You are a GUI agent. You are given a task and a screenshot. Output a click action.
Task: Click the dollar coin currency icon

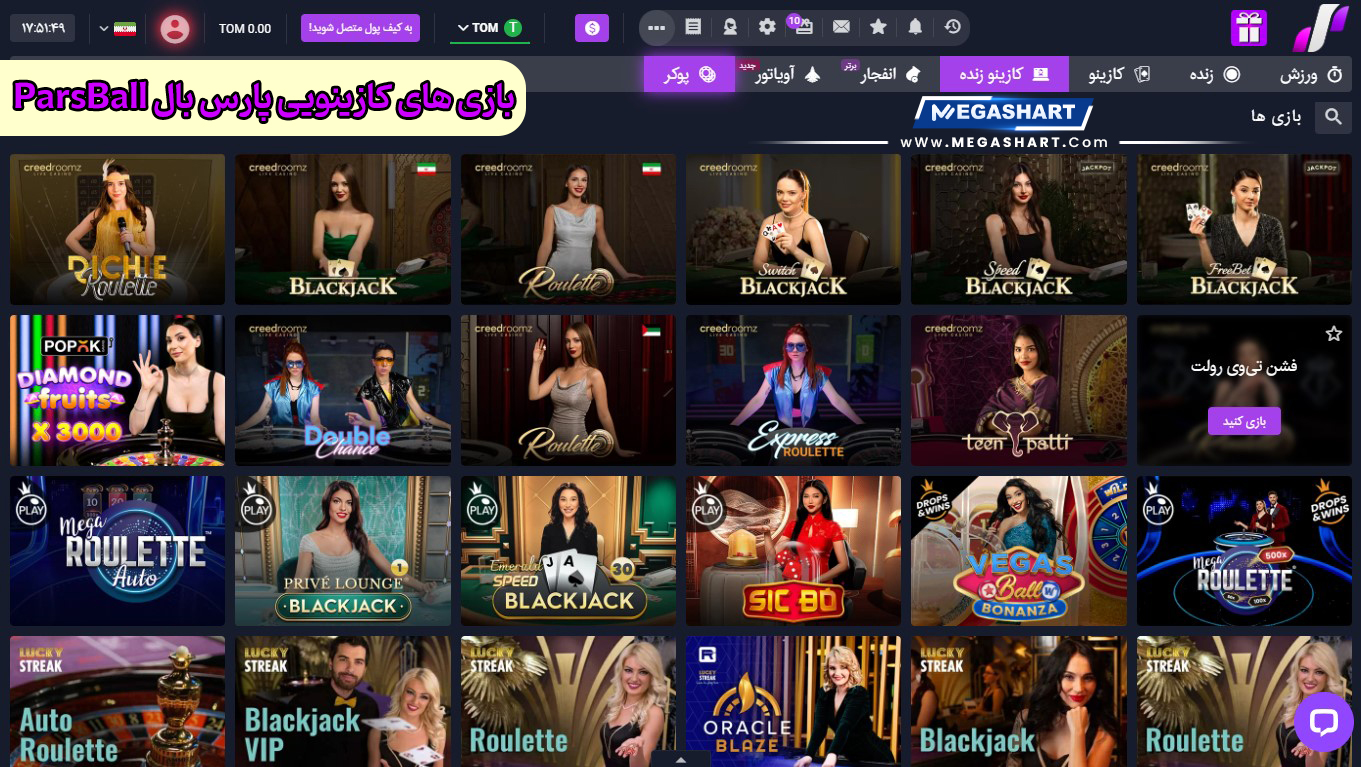tap(592, 28)
